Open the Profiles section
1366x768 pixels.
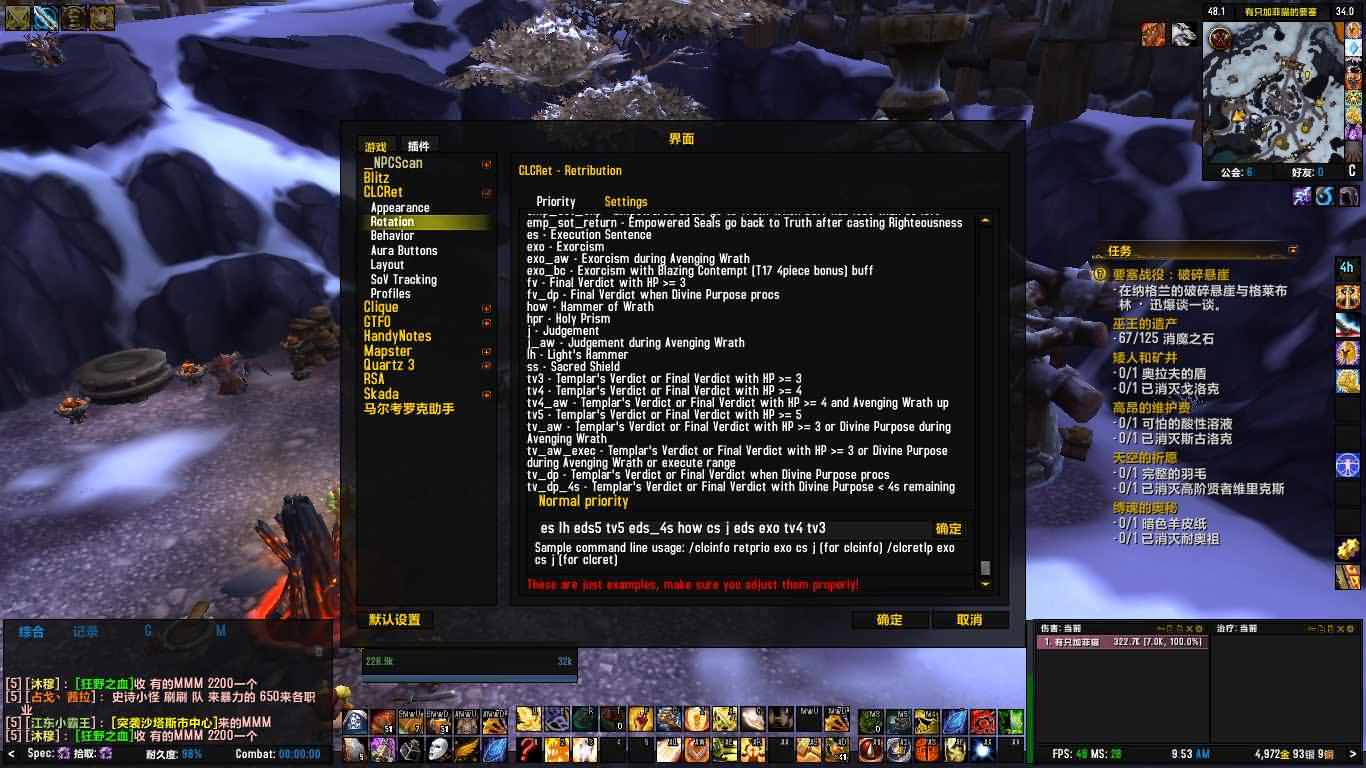click(x=390, y=294)
